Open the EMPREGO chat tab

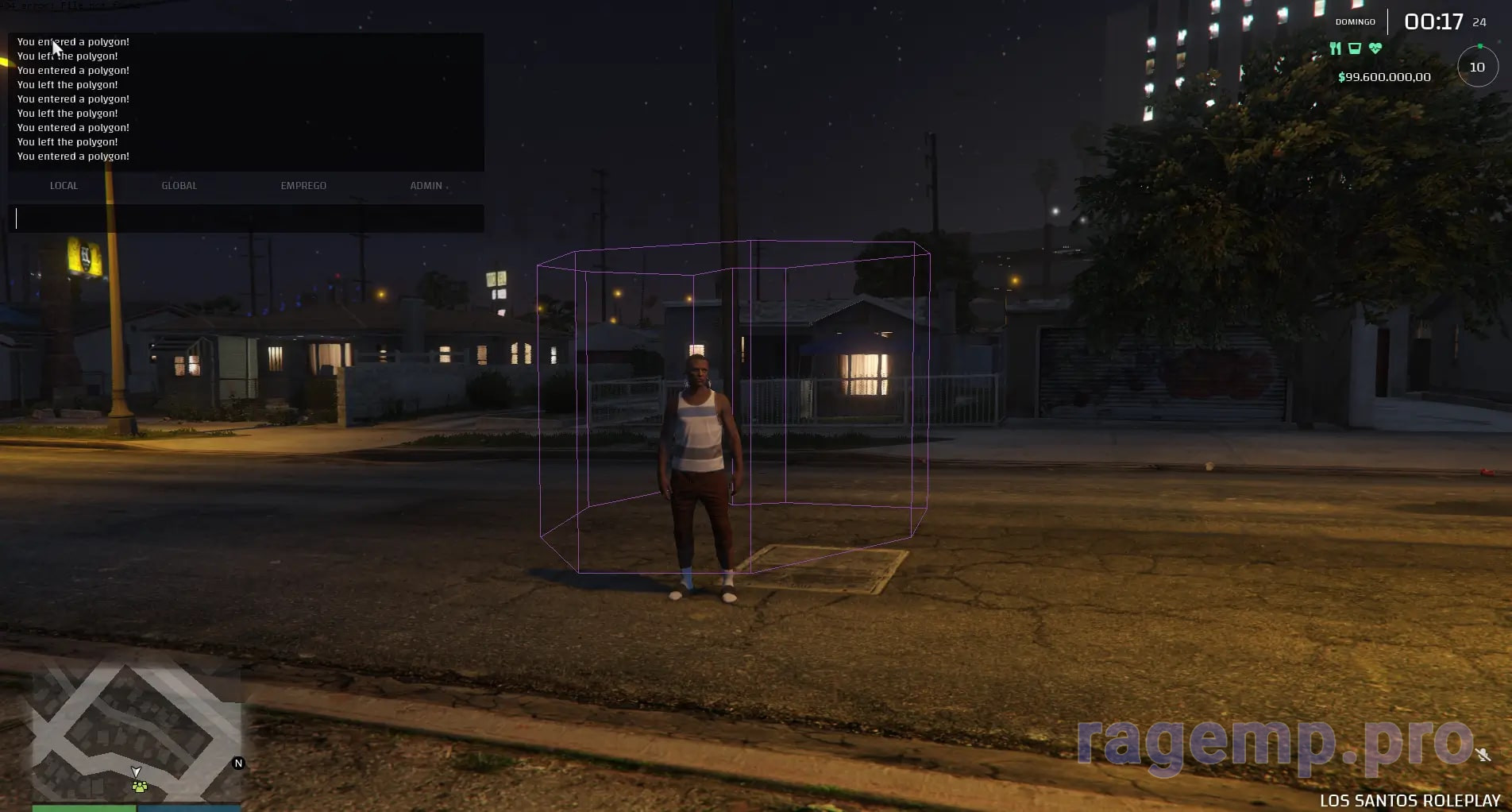pyautogui.click(x=303, y=186)
